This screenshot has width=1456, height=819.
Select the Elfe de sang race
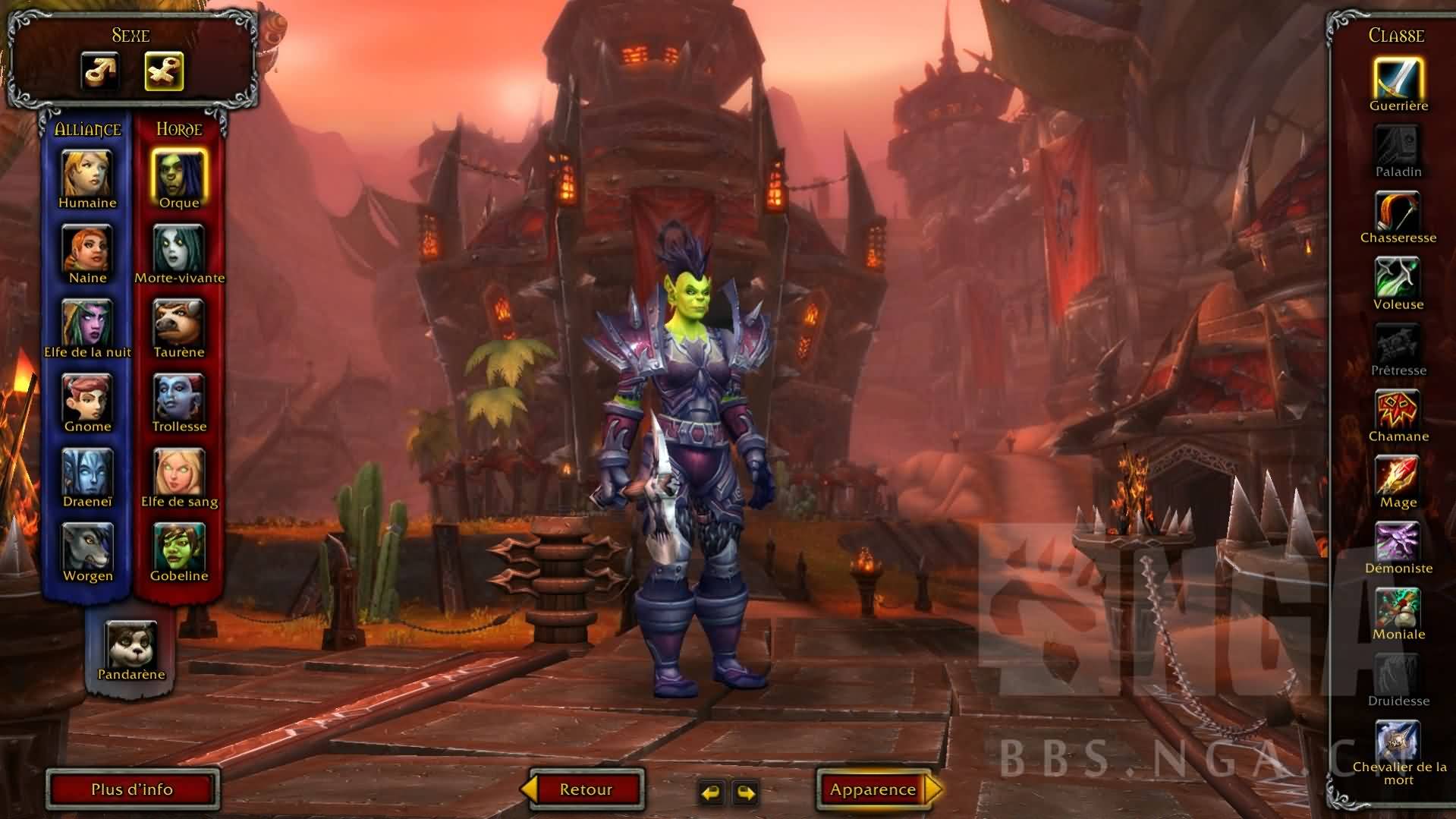[179, 472]
